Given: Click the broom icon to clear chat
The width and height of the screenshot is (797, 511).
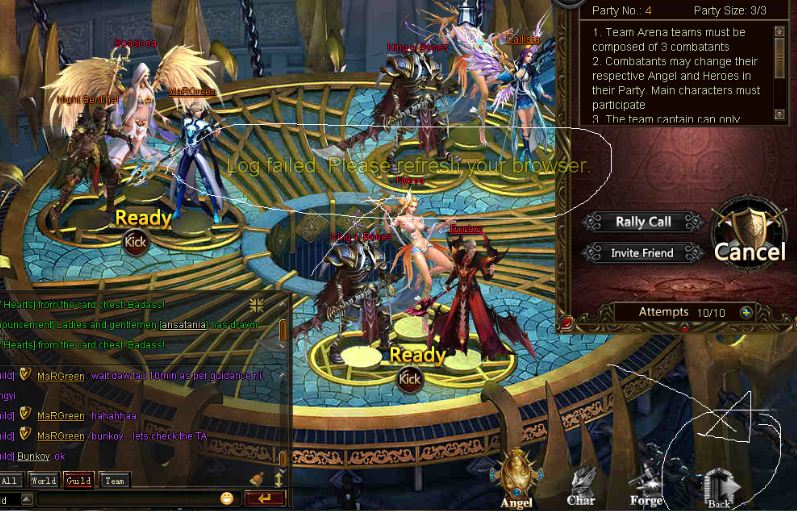Looking at the screenshot, I should [x=256, y=479].
